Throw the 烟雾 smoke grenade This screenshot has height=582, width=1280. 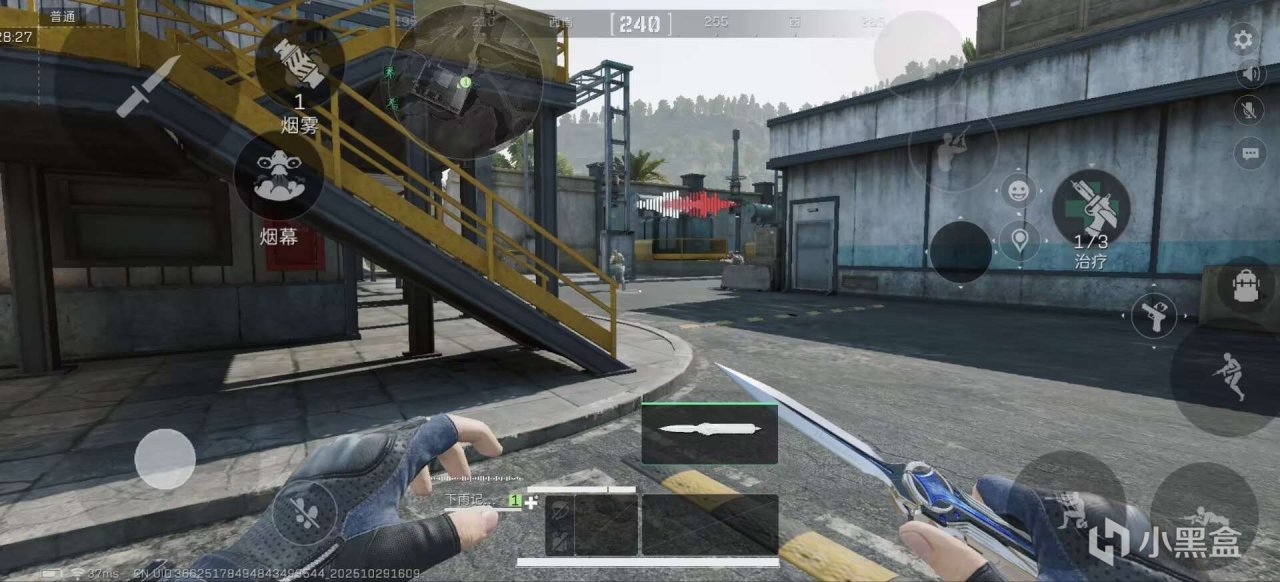tap(300, 64)
